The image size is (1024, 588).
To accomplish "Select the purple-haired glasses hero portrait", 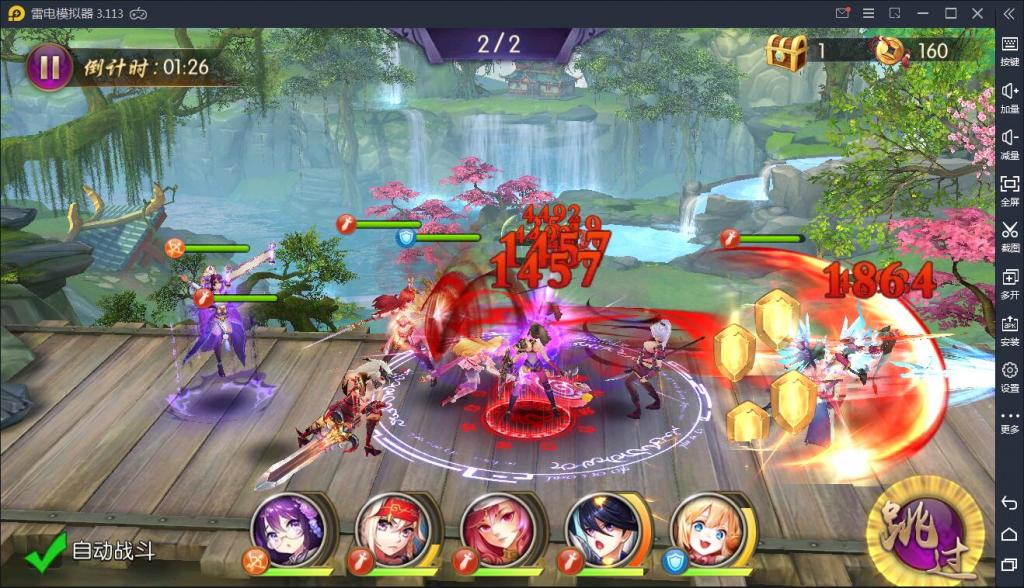I will point(285,529).
